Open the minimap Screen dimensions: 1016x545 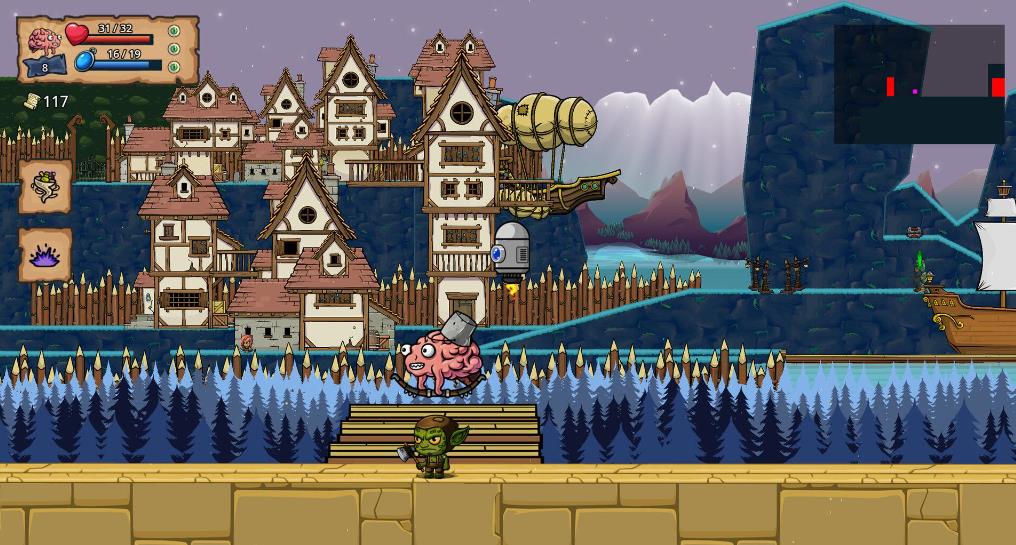pyautogui.click(x=919, y=85)
